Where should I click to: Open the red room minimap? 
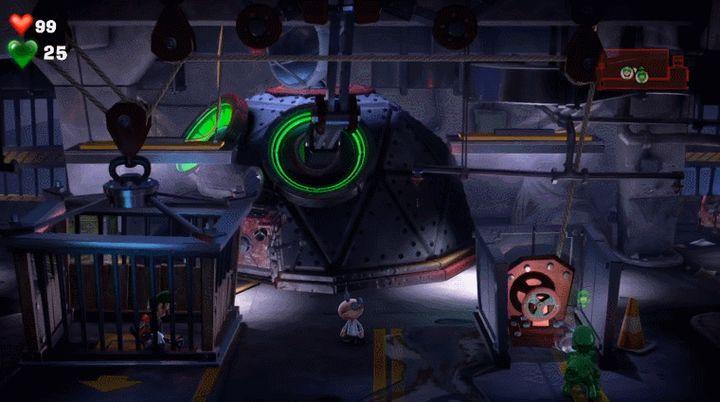pos(642,71)
